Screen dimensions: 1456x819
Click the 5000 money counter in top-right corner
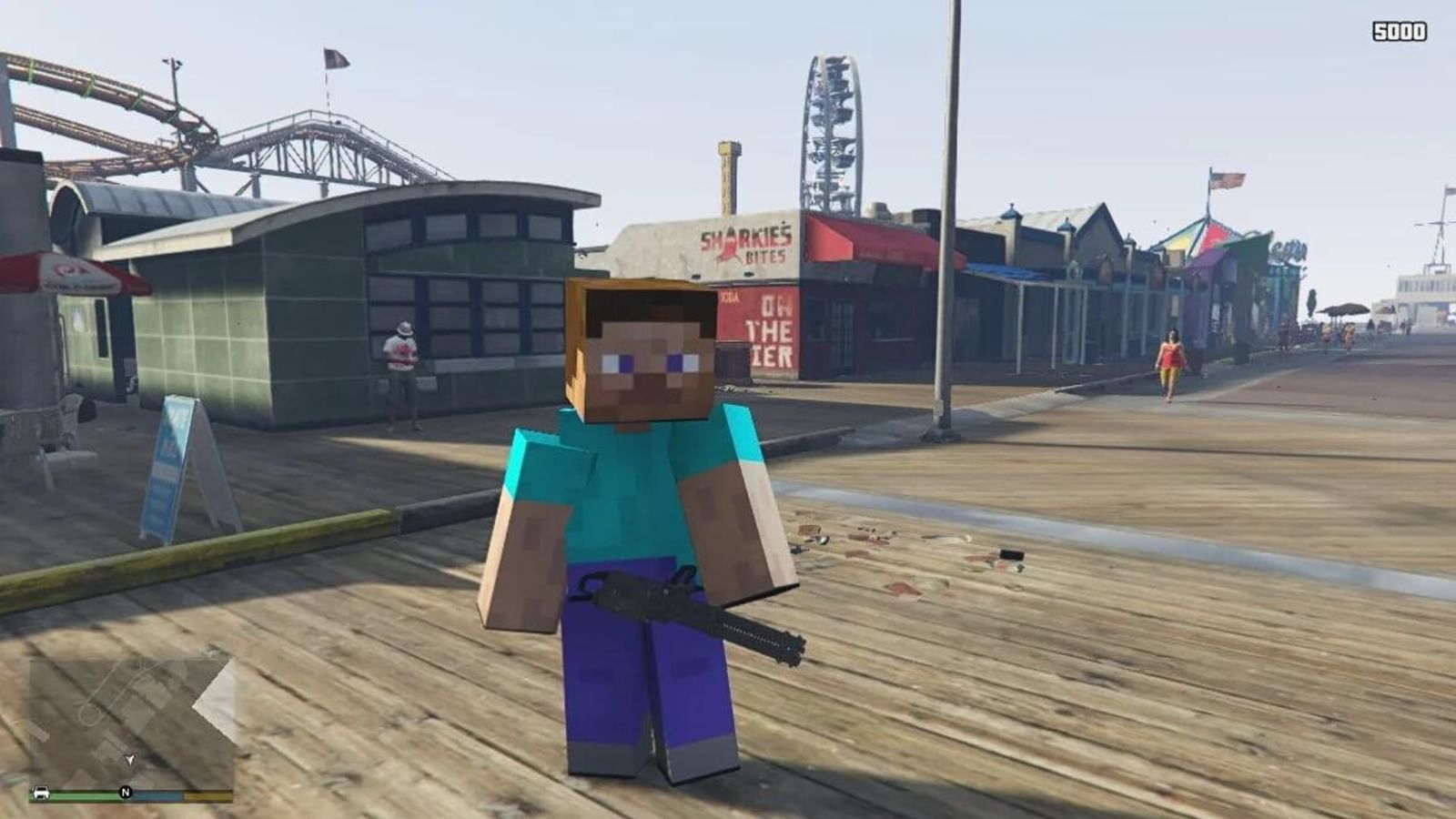pyautogui.click(x=1400, y=30)
